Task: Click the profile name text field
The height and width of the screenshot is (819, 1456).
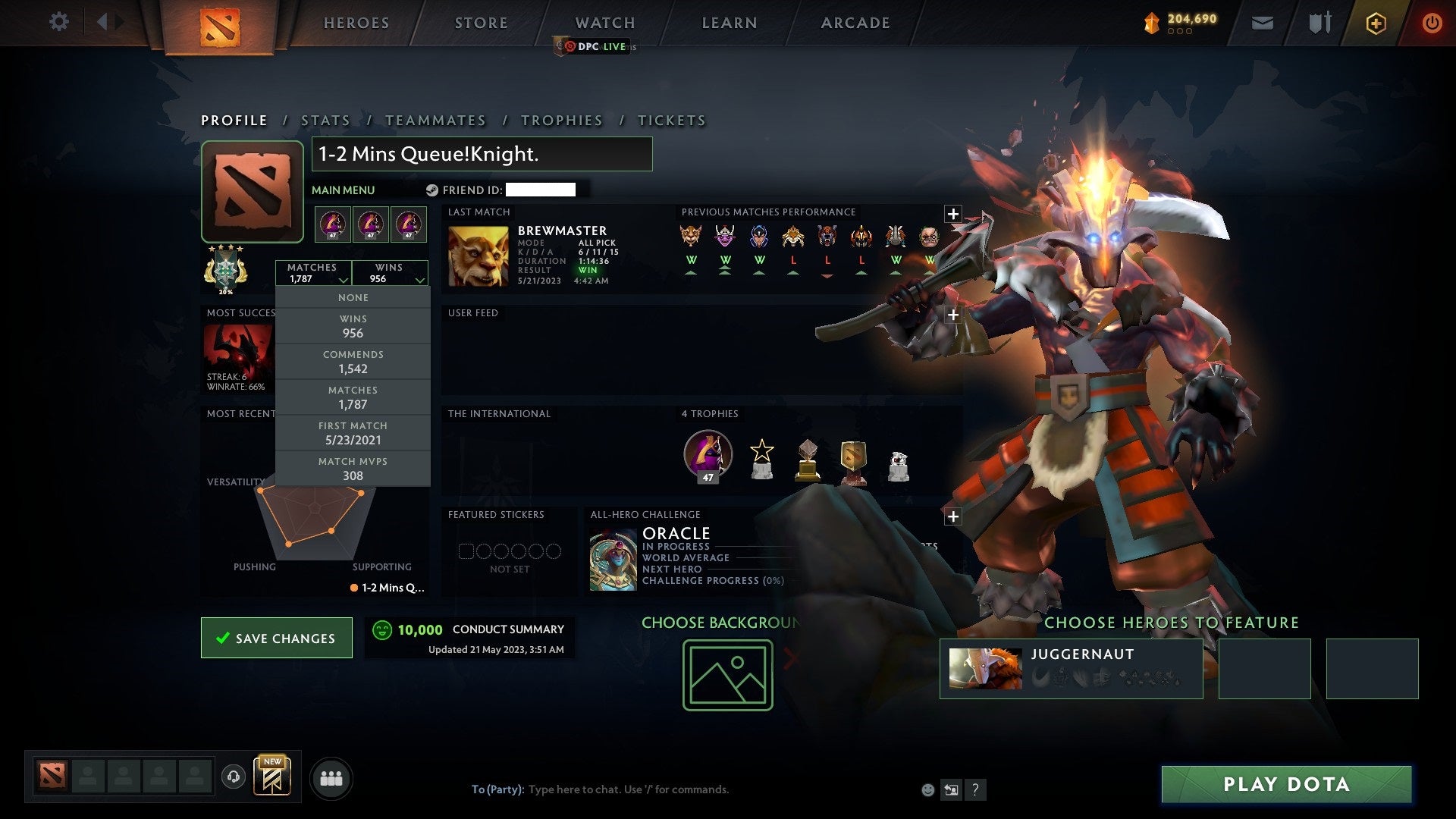Action: click(x=482, y=154)
